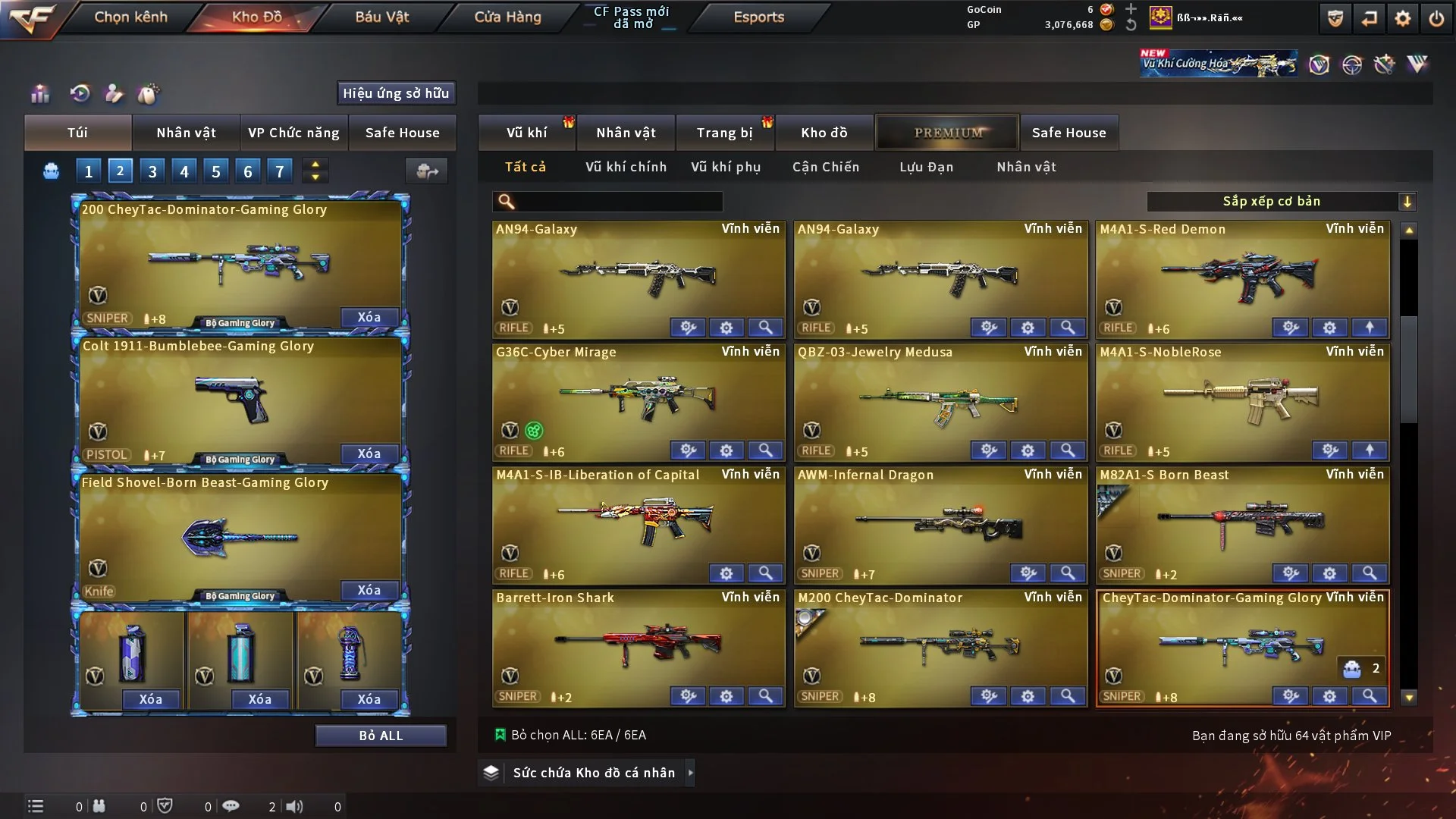The height and width of the screenshot is (819, 1456).
Task: Open the VP Chức năng tab
Action: (293, 133)
